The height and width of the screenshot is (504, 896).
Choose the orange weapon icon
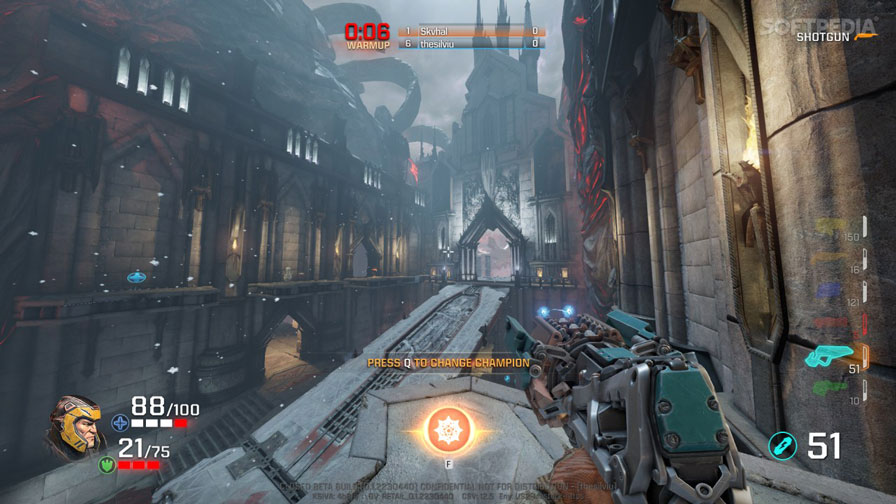(x=829, y=259)
